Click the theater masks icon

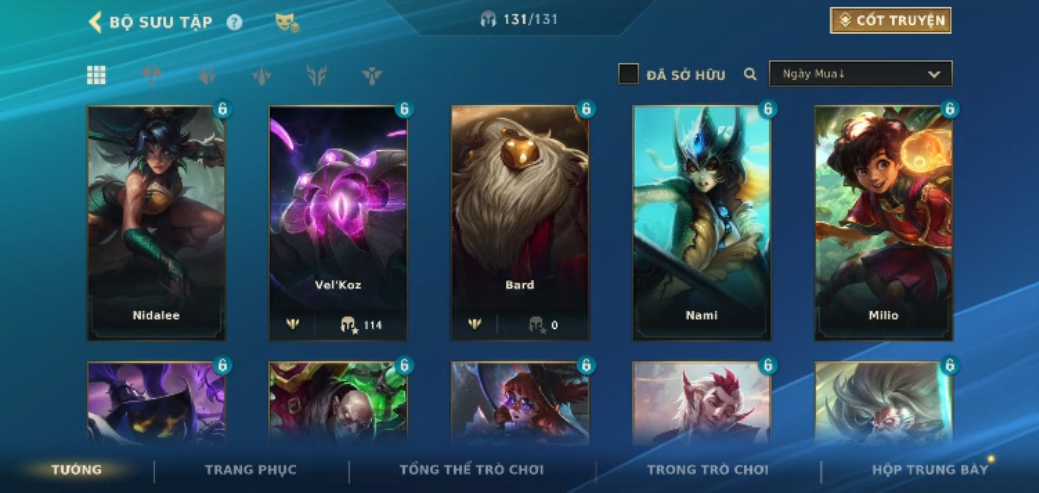pyautogui.click(x=287, y=22)
